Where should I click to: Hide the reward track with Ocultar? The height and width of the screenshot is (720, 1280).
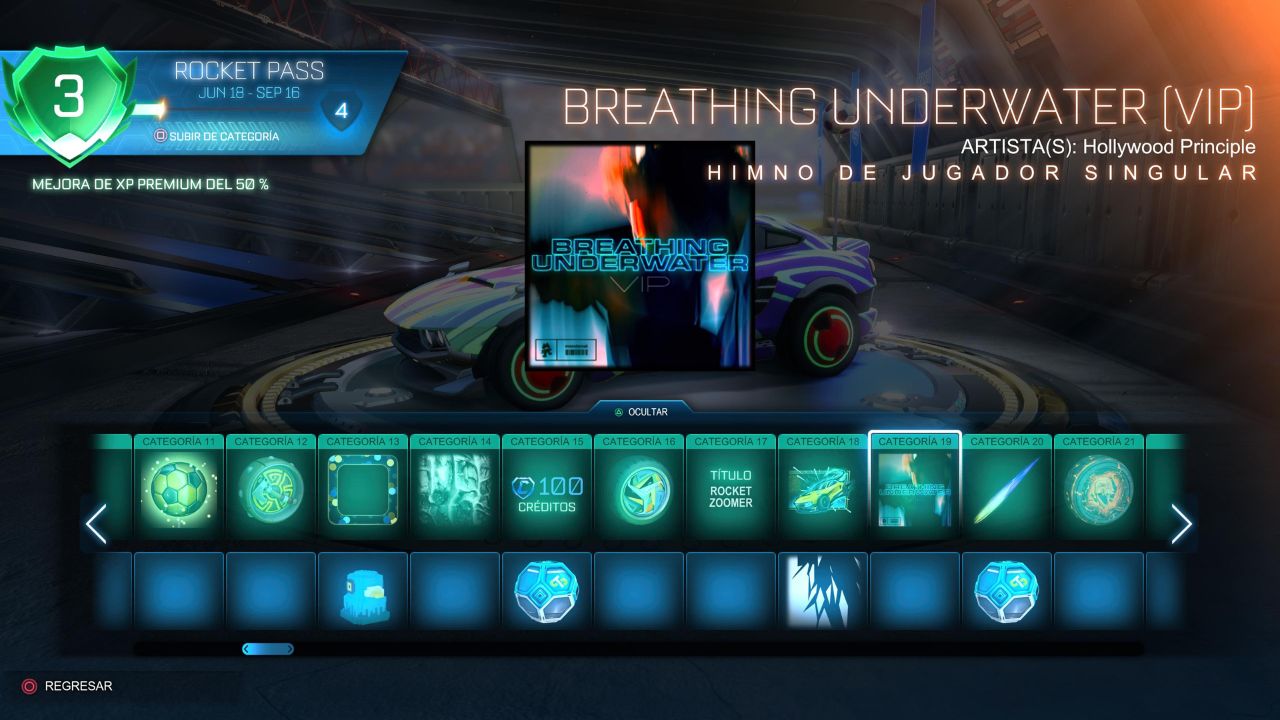coord(640,411)
